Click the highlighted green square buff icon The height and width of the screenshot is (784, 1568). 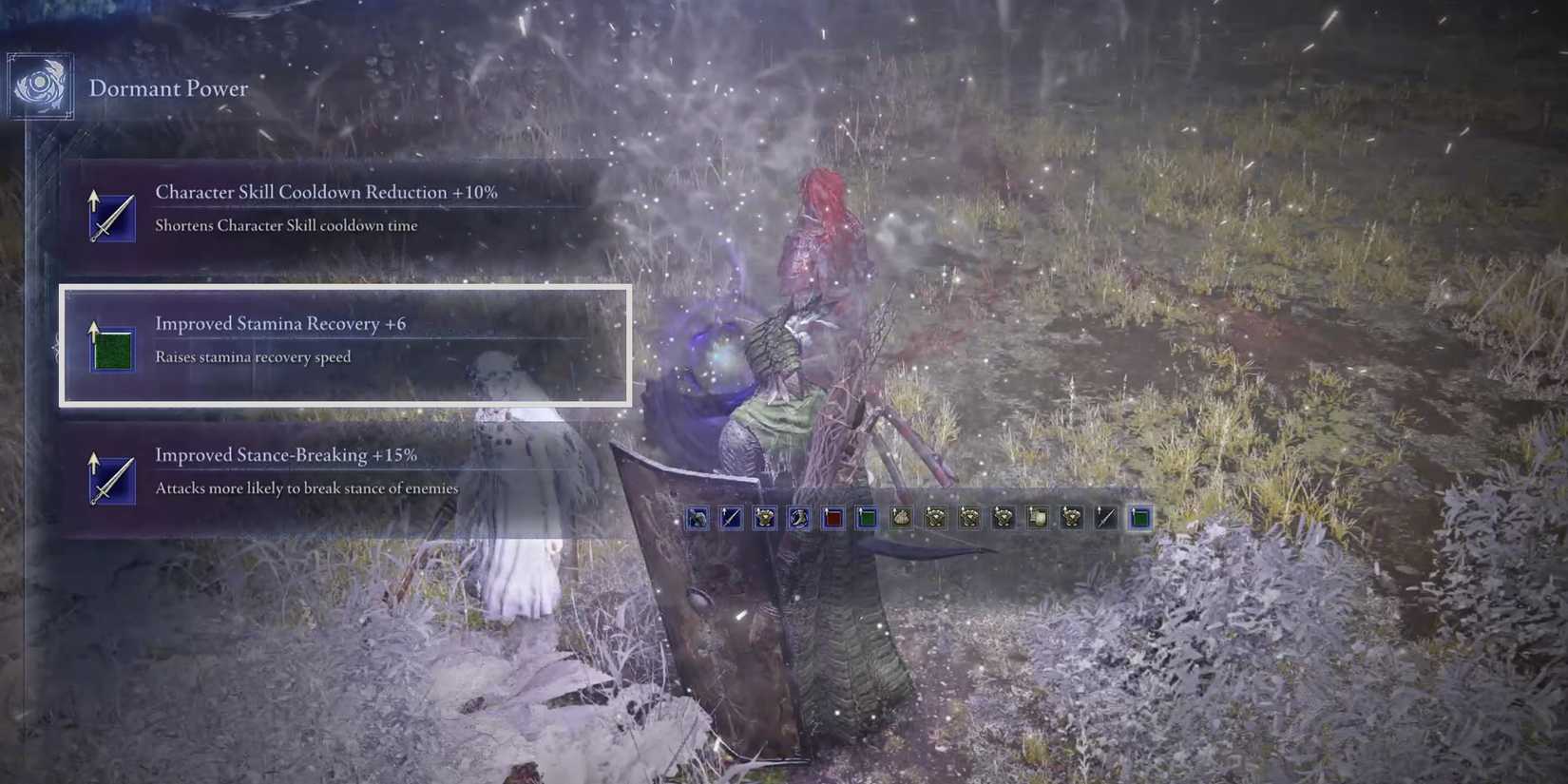click(x=866, y=518)
